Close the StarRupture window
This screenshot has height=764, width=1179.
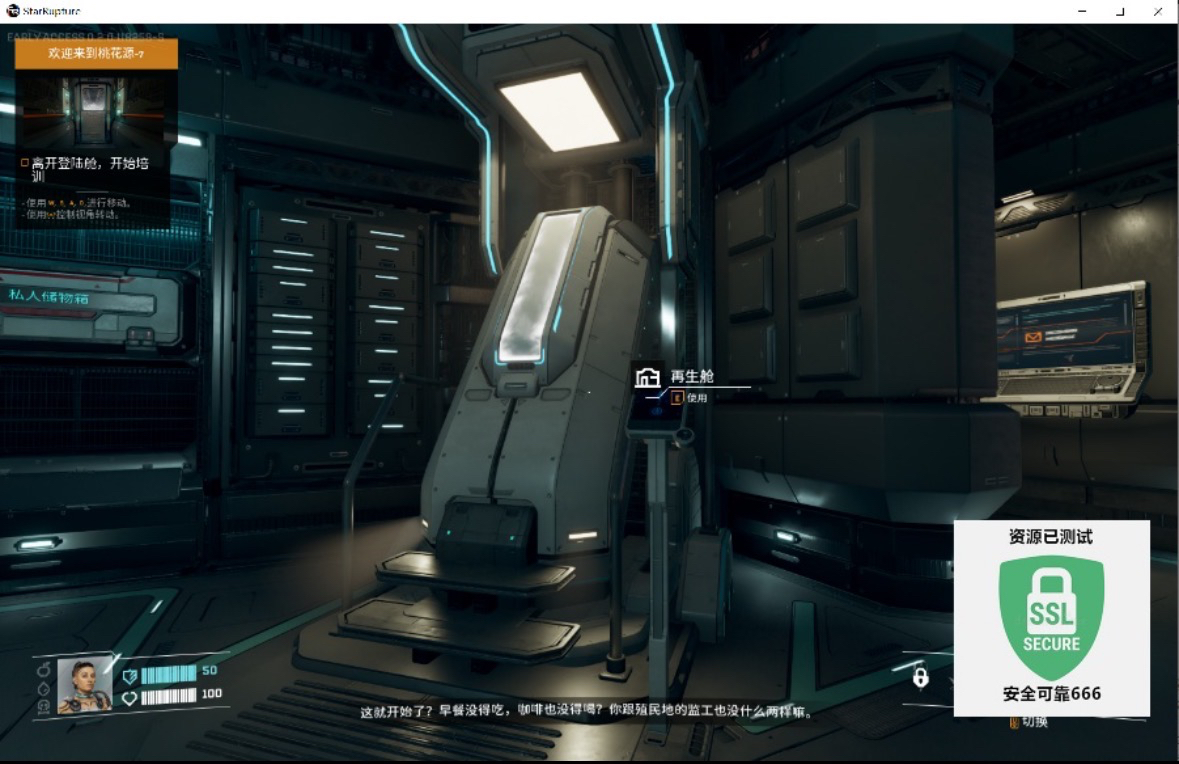tap(1157, 11)
